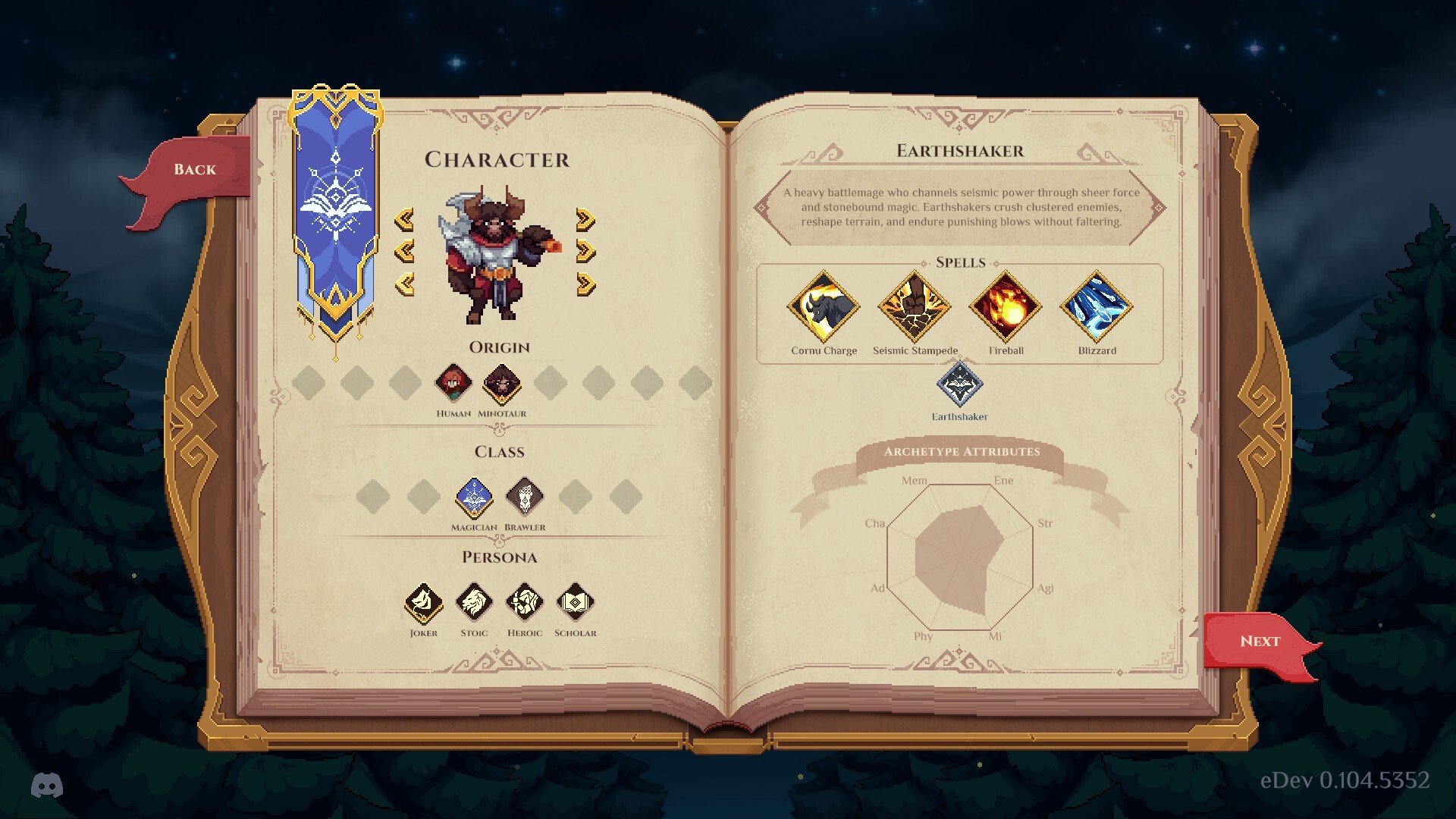Pick the Heroic persona
The height and width of the screenshot is (819, 1456).
coord(525,603)
